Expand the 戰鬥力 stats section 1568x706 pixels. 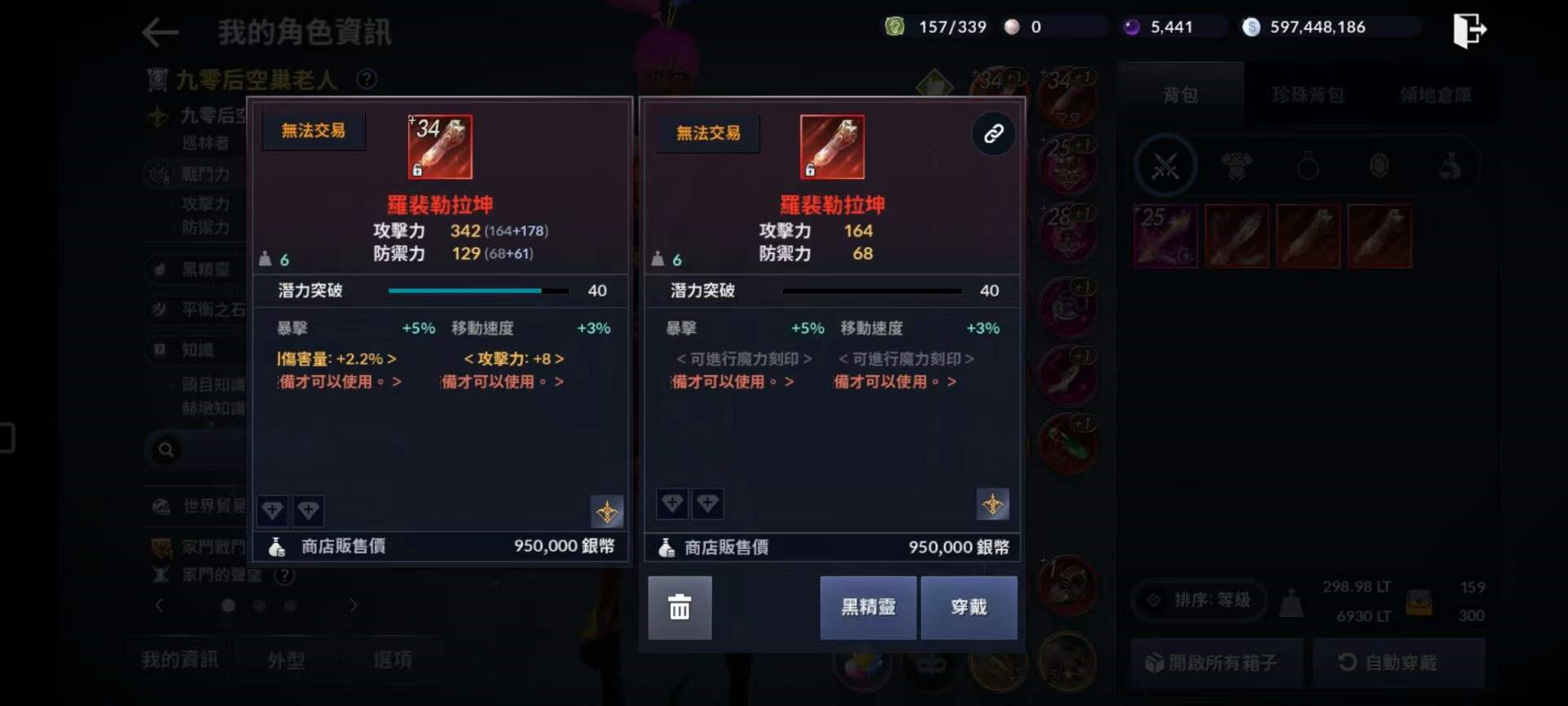[201, 174]
